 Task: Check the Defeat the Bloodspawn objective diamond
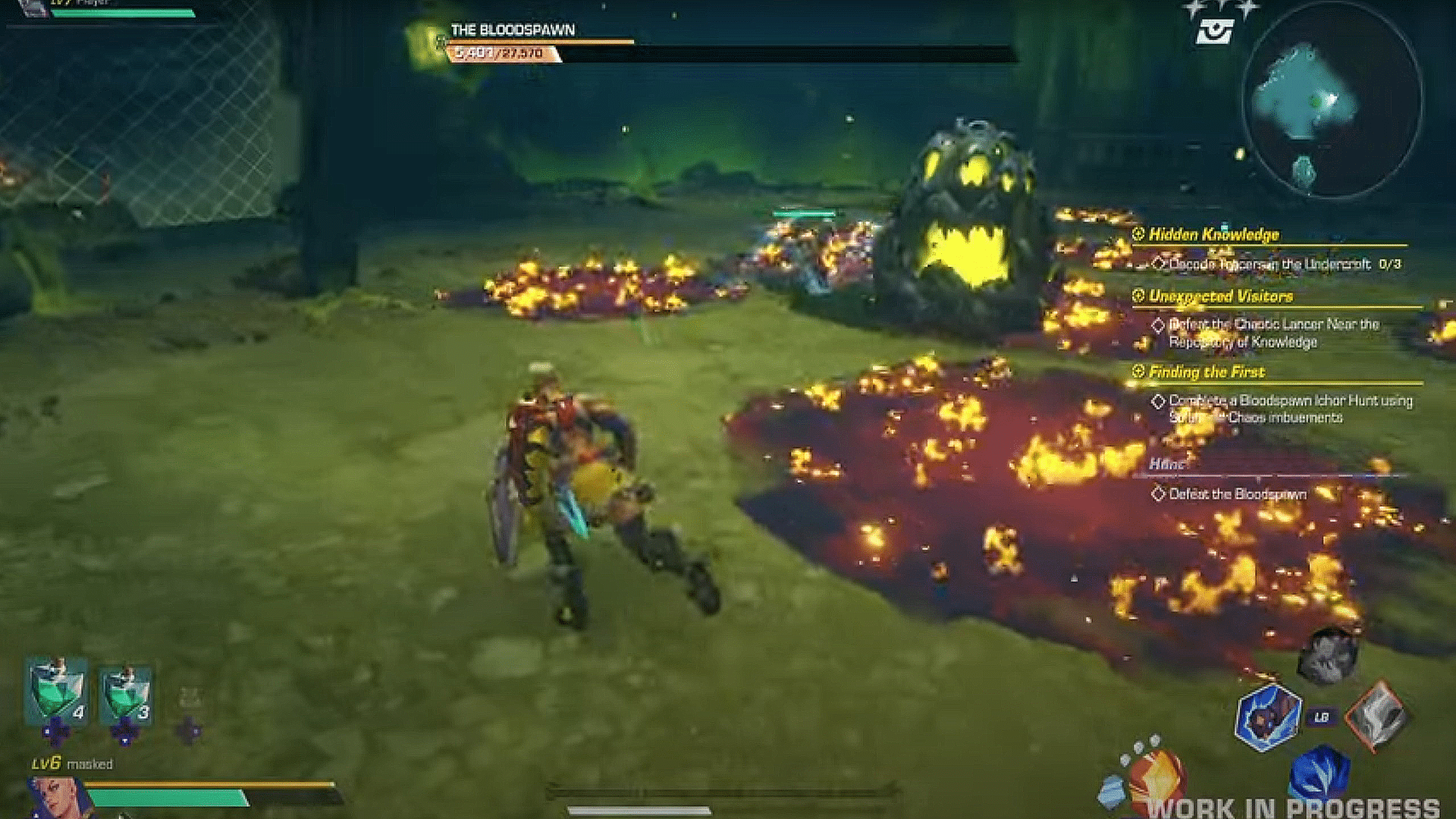[x=1158, y=494]
